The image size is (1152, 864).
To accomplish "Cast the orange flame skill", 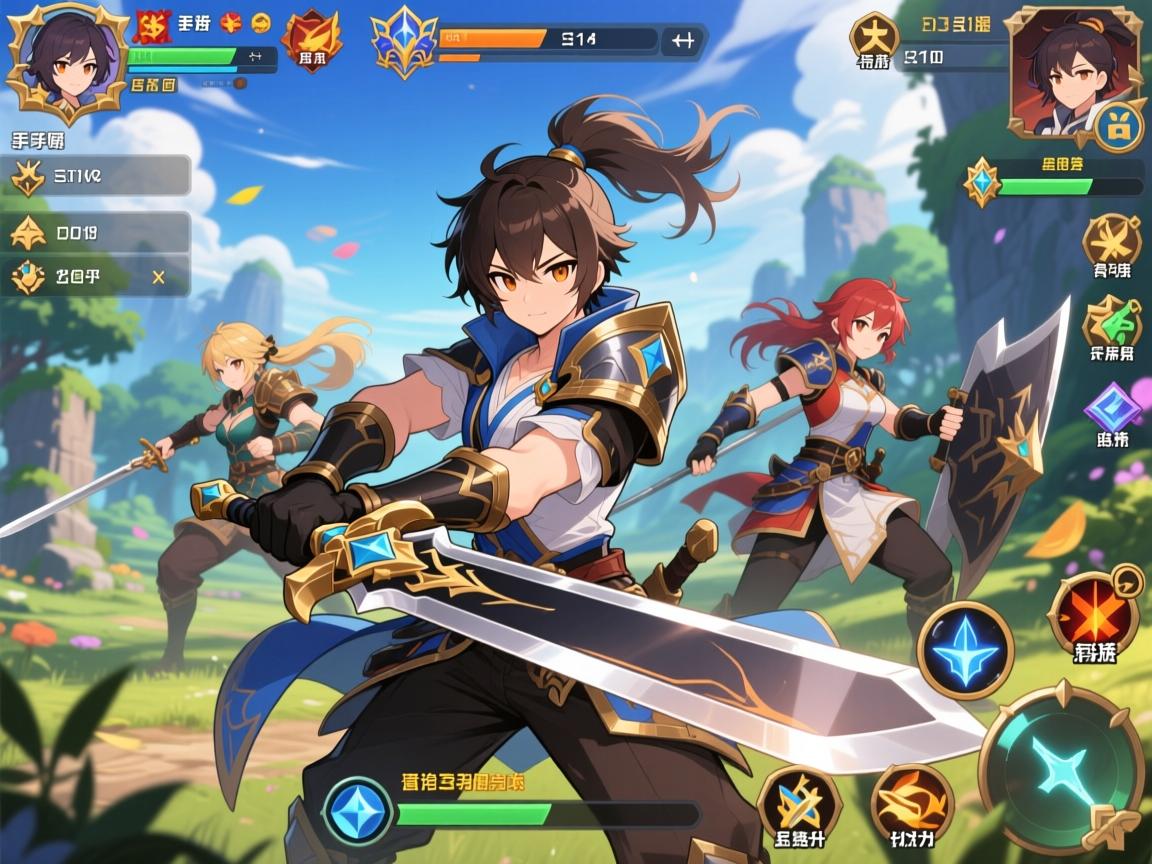I will coord(911,804).
